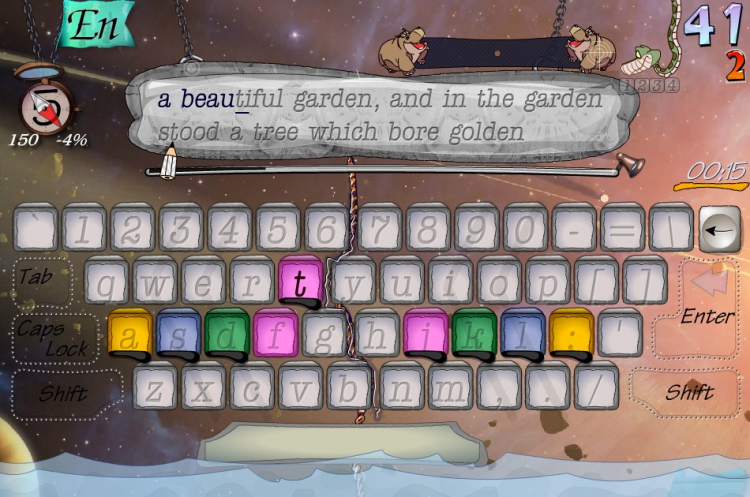Screen dimensions: 750x497
Task: Select the Z key on the keyboard
Action: [x=156, y=388]
